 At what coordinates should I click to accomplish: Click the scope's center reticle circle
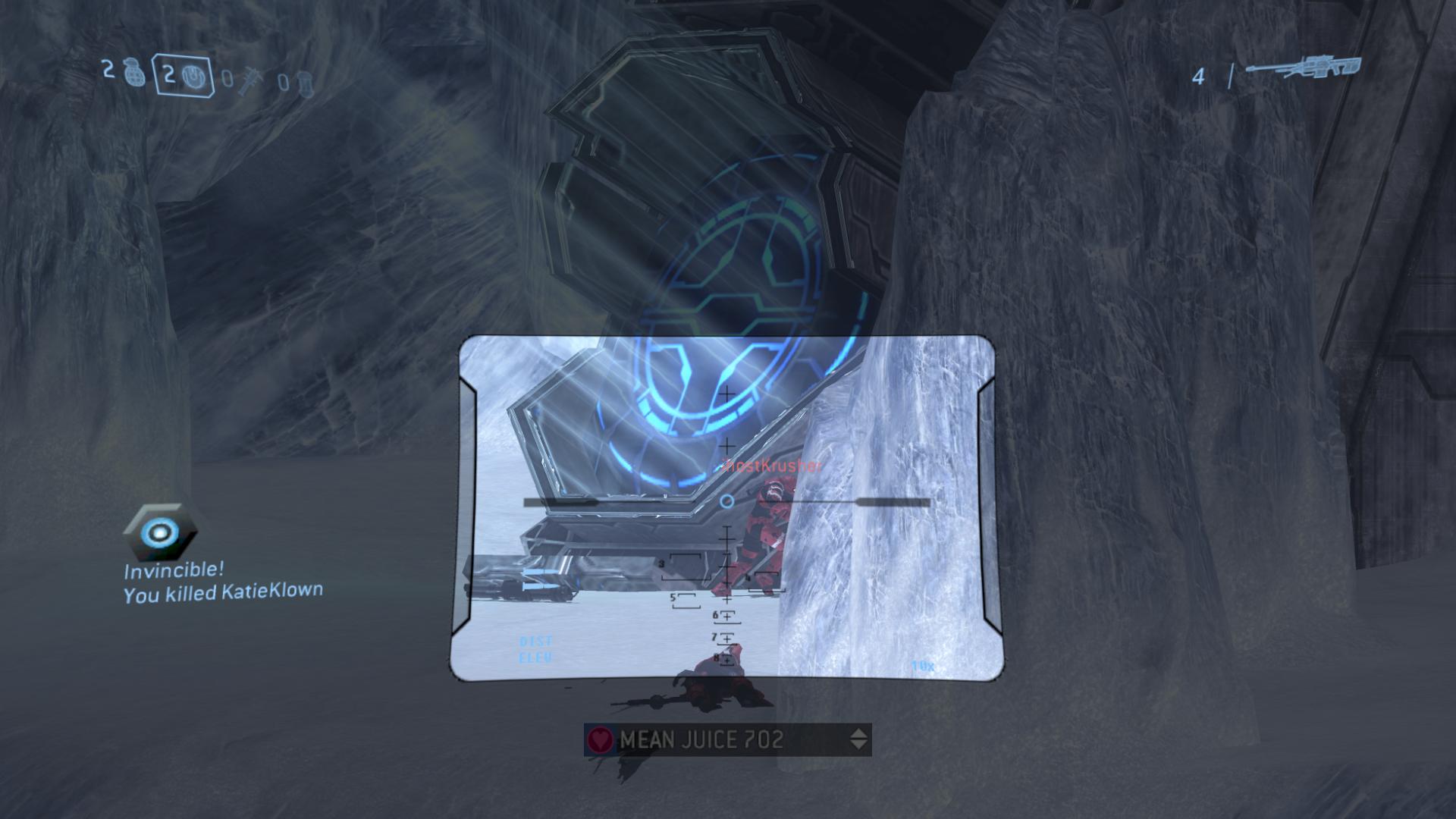click(727, 500)
